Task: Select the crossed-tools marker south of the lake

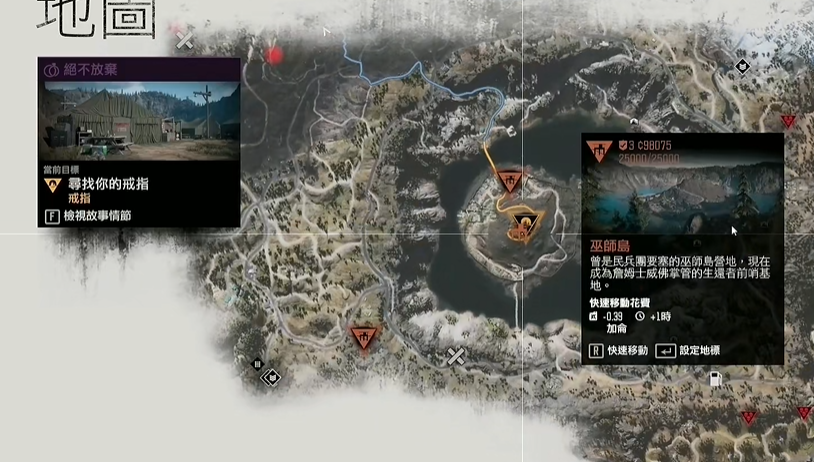Action: click(x=456, y=356)
